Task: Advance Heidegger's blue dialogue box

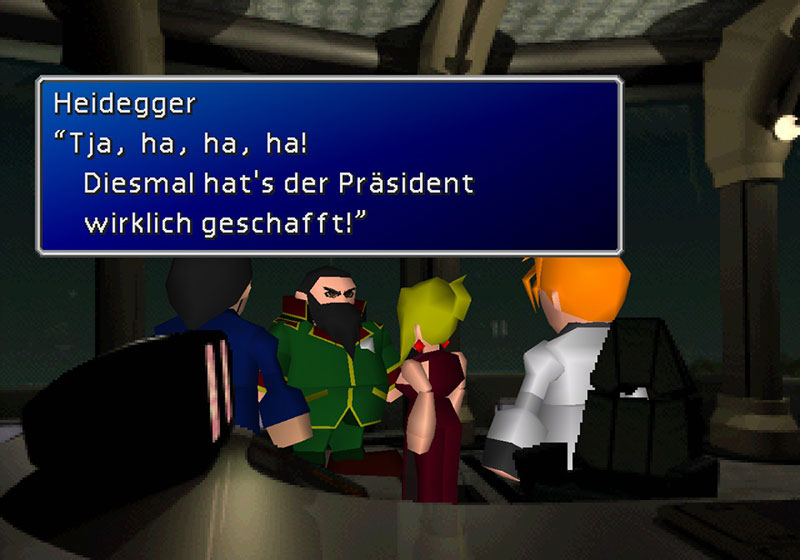Action: click(x=329, y=165)
